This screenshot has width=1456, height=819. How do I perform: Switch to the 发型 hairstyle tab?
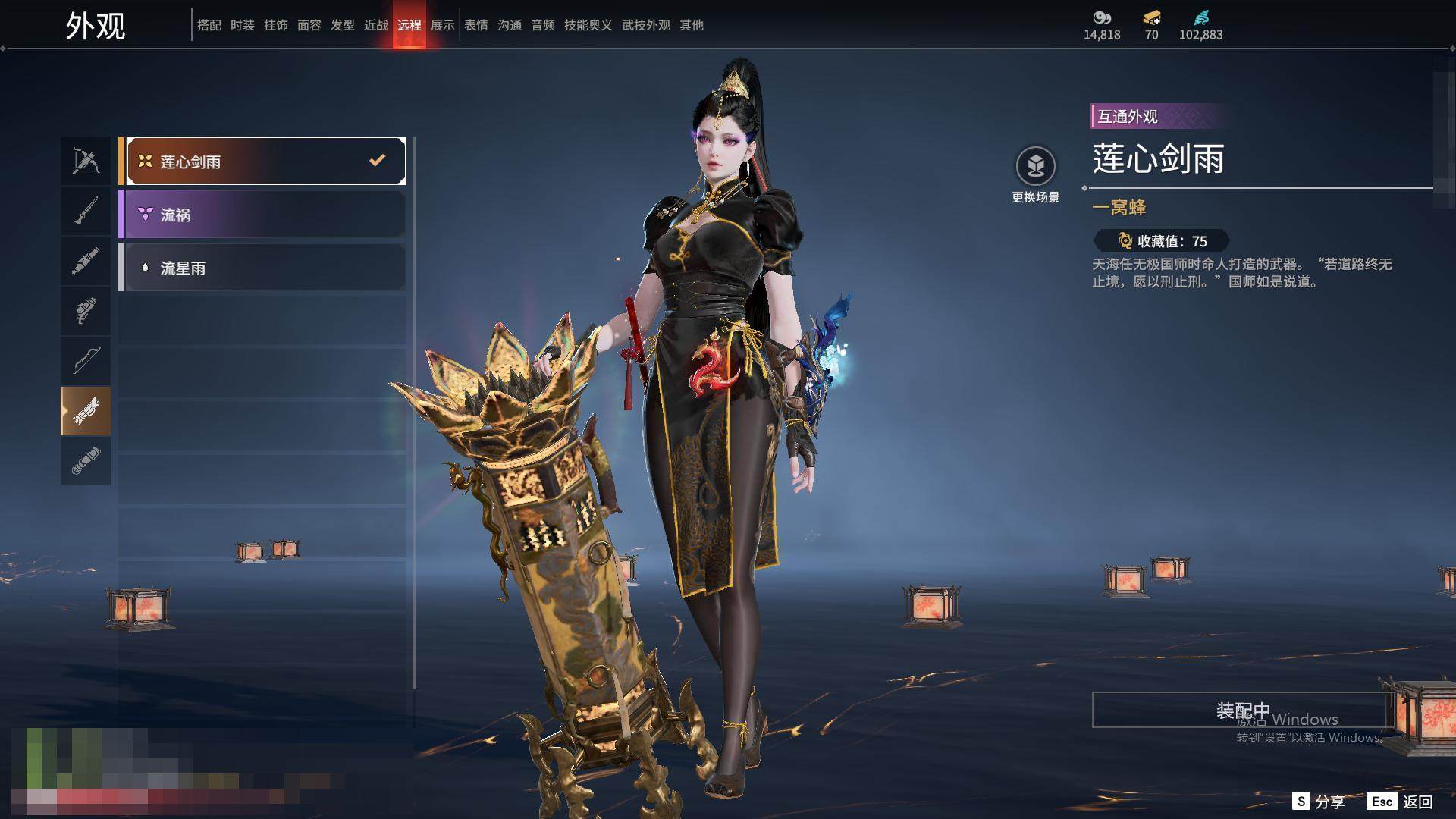[x=343, y=25]
